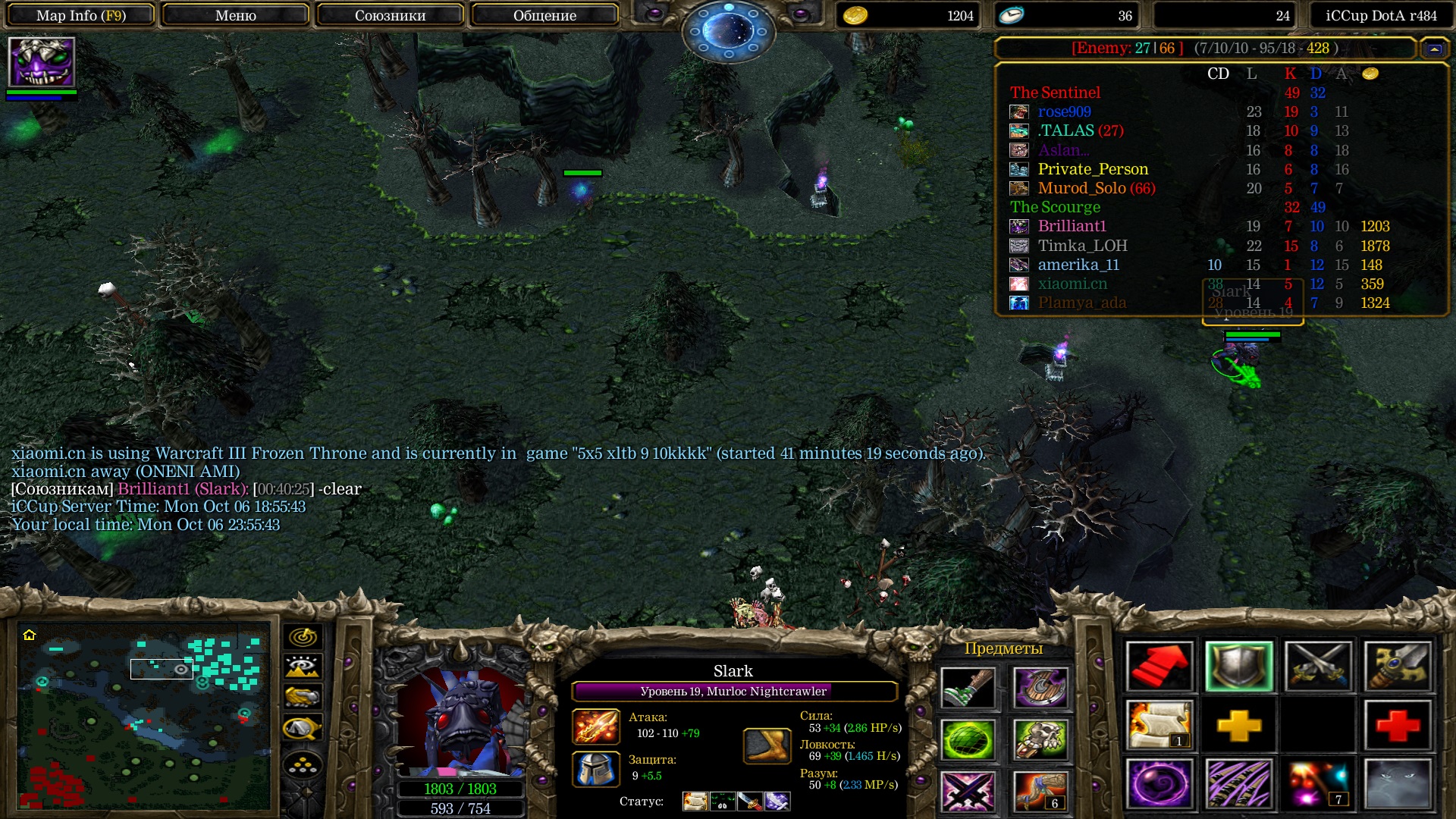Viewport: 1456px width, 819px height.
Task: Cast the Dark Pact purple orb ability
Action: tap(1159, 783)
